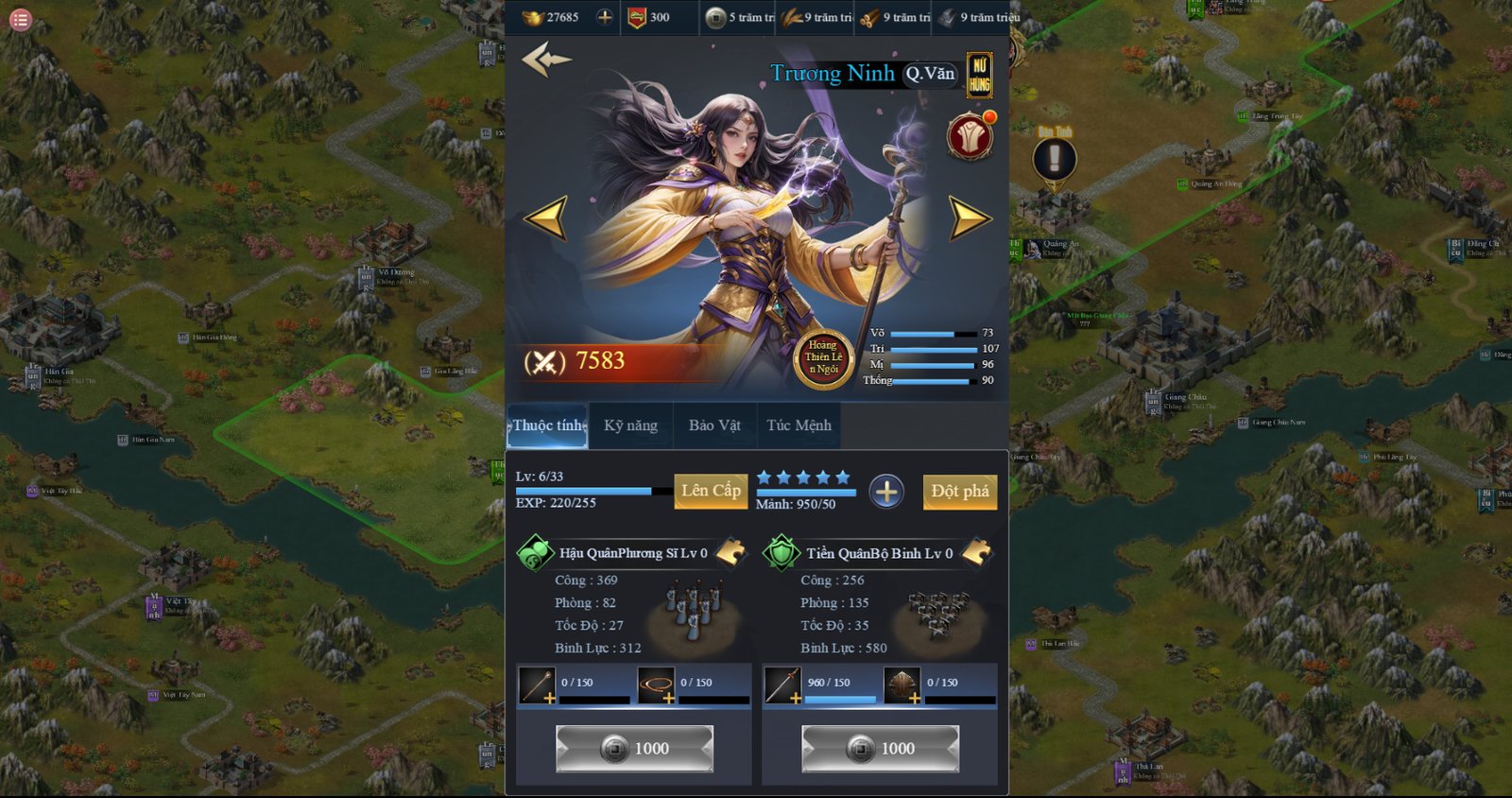Pay 1000 coins for Tiền Quân troops
This screenshot has width=1512, height=798.
coord(880,749)
